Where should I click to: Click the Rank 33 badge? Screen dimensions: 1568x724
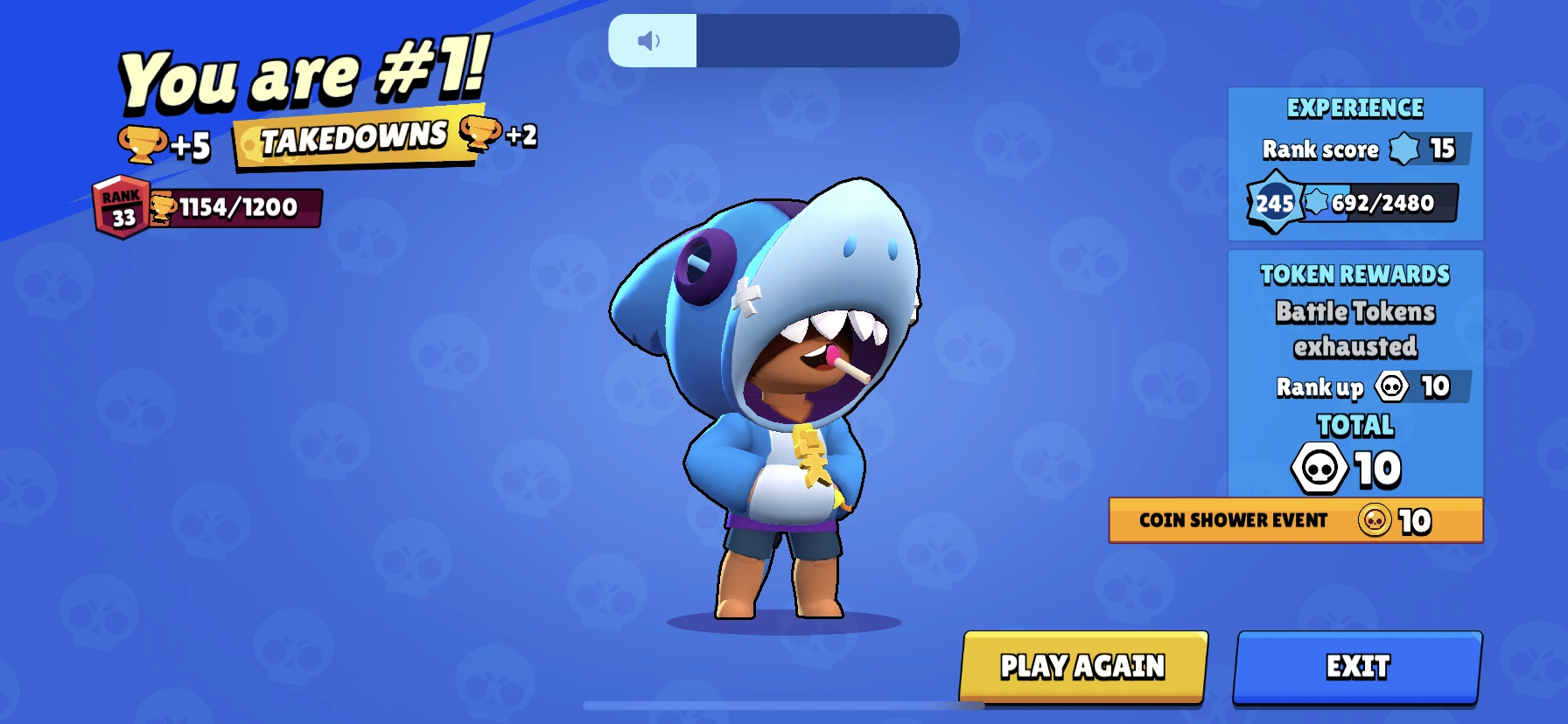coord(121,208)
